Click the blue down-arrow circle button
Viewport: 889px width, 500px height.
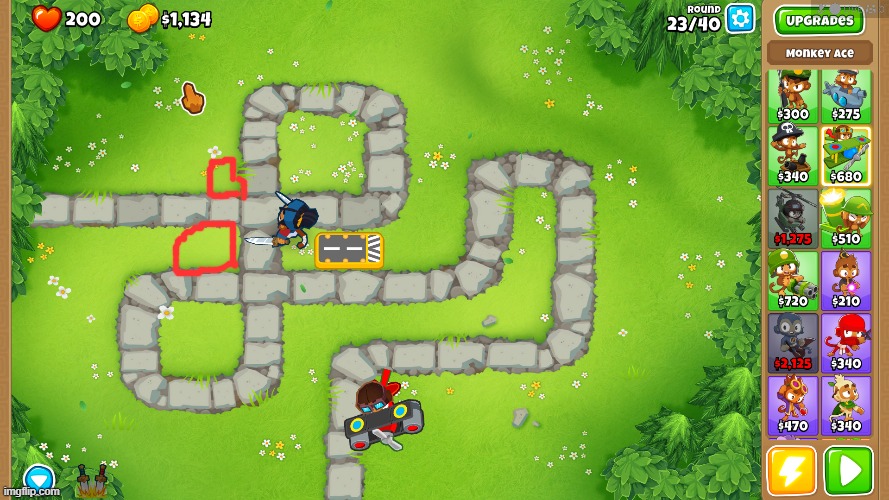[x=39, y=480]
